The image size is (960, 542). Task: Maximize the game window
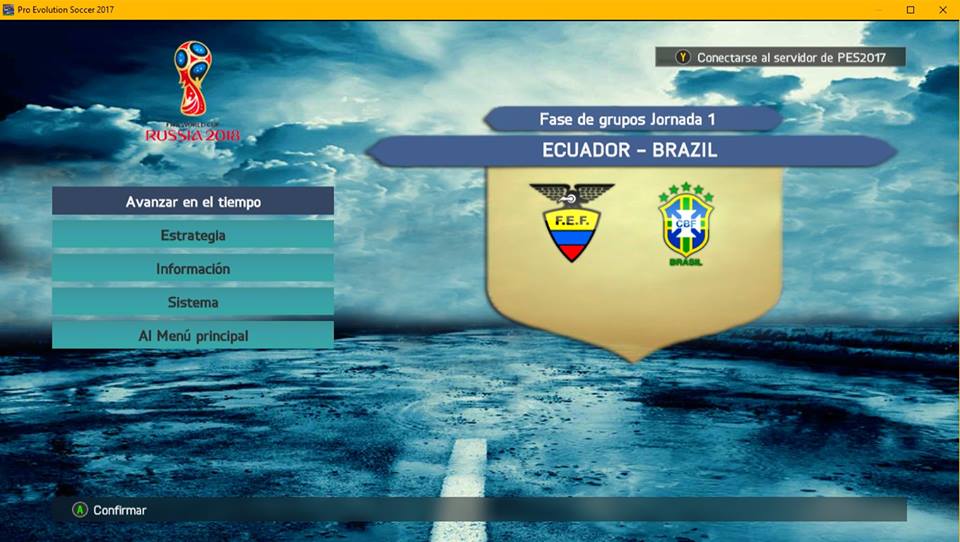[910, 9]
